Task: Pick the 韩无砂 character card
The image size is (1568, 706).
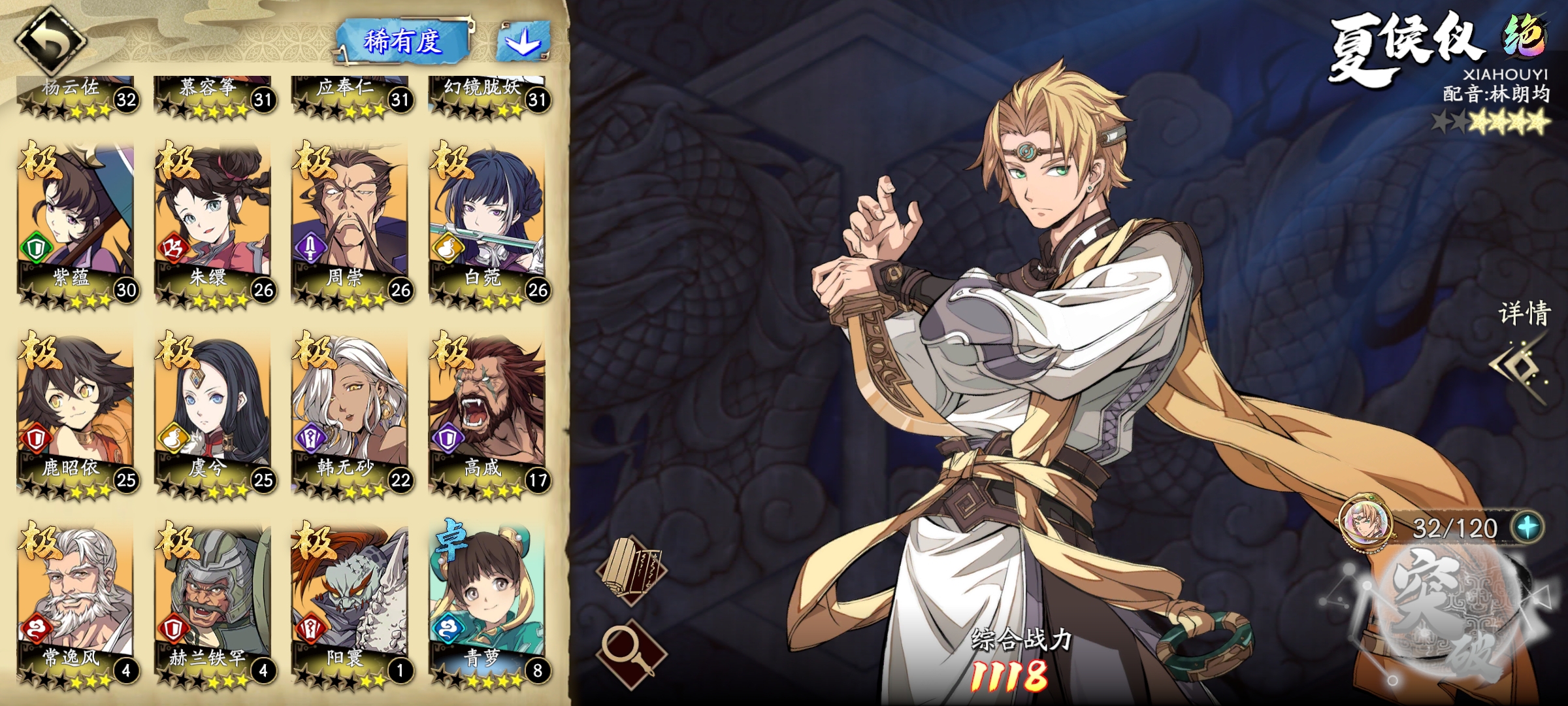Action: 350,413
